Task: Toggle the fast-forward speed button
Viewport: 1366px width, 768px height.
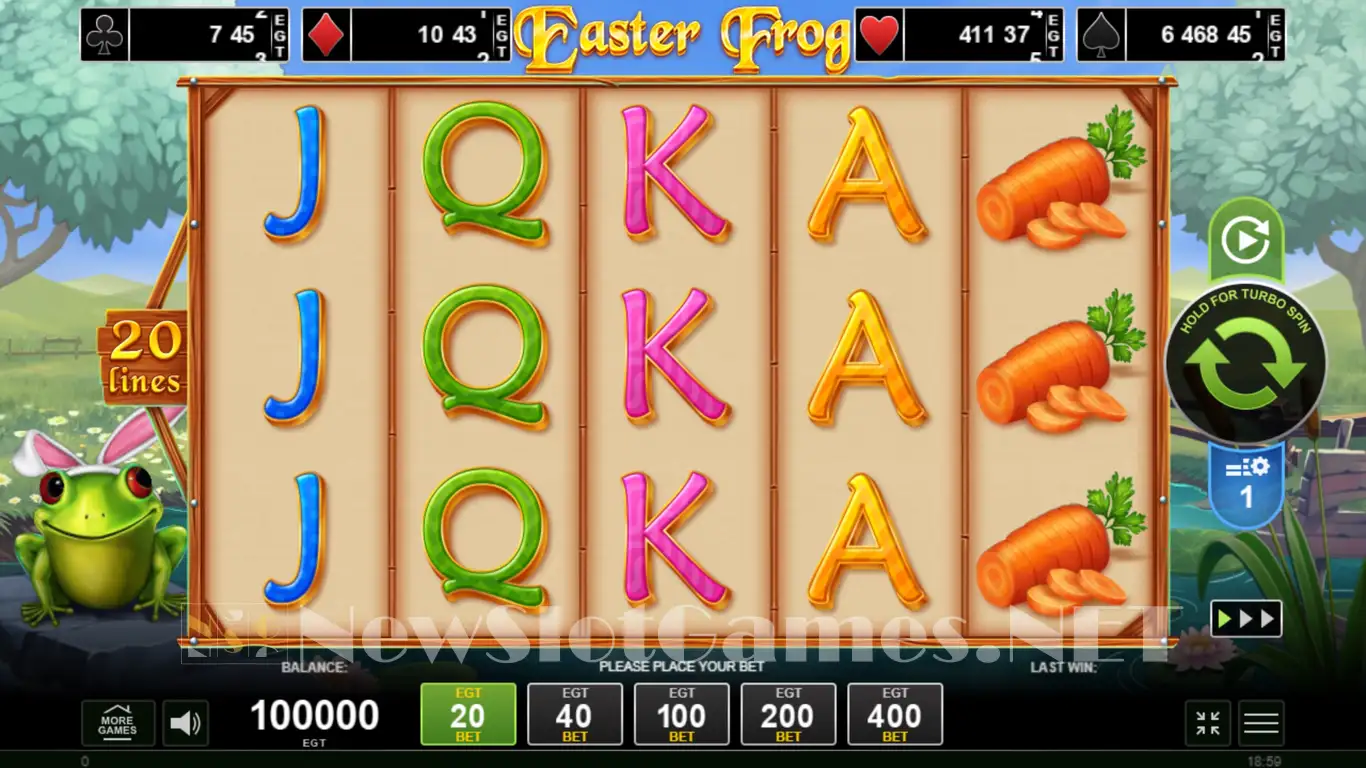Action: point(1246,619)
